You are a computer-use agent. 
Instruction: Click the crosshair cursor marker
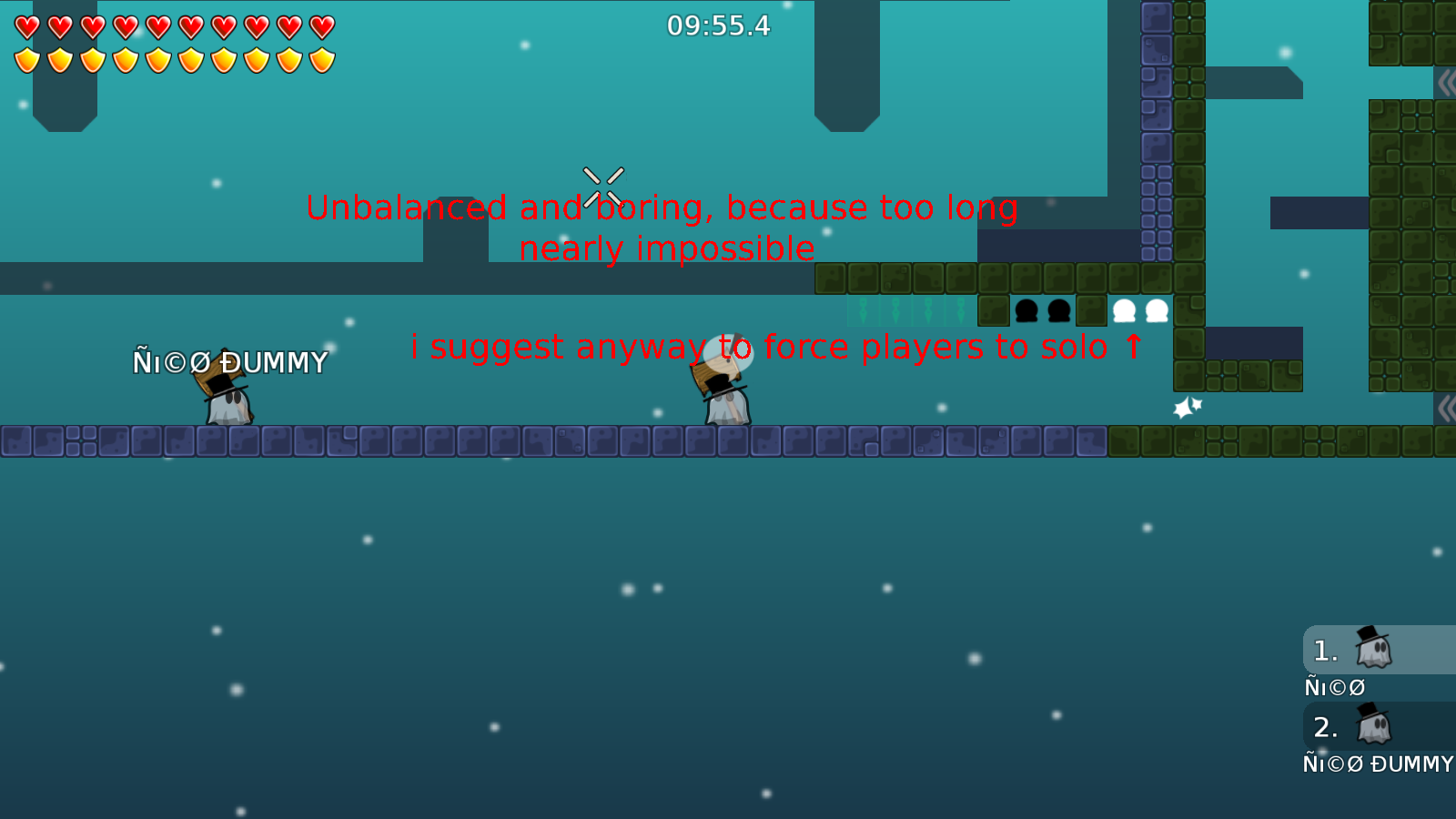tap(602, 185)
